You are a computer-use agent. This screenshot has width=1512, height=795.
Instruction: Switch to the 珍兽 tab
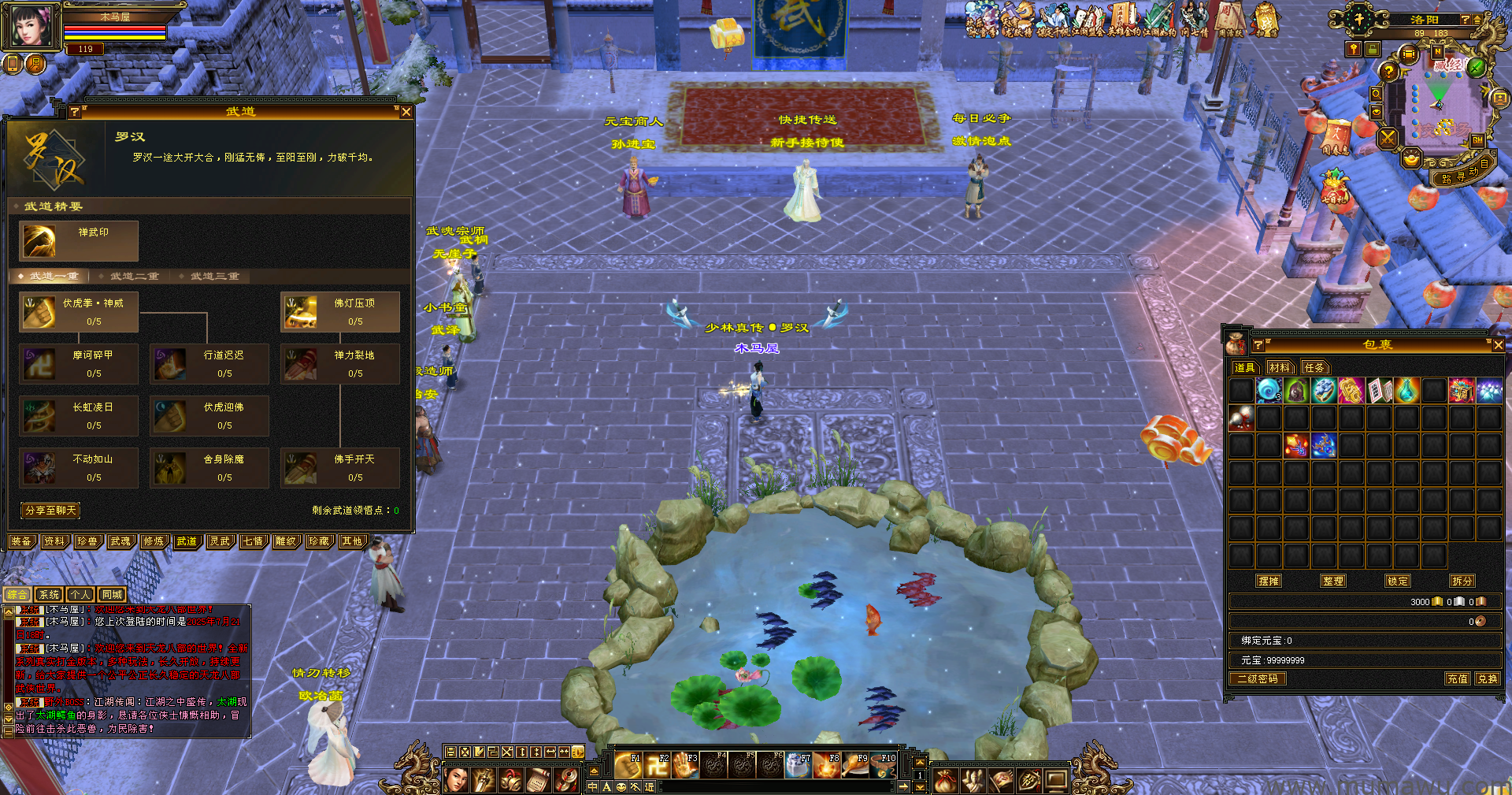click(x=87, y=541)
